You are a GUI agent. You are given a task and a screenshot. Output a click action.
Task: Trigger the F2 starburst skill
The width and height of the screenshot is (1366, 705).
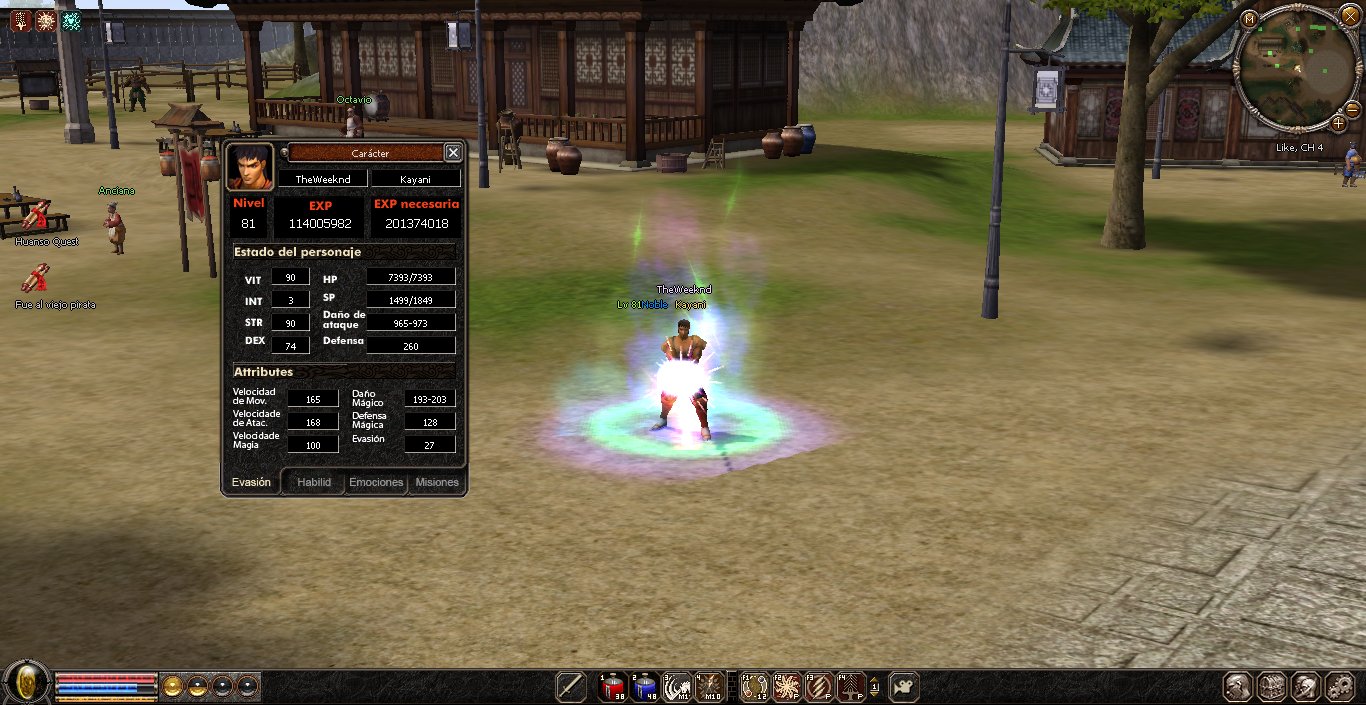[x=786, y=687]
